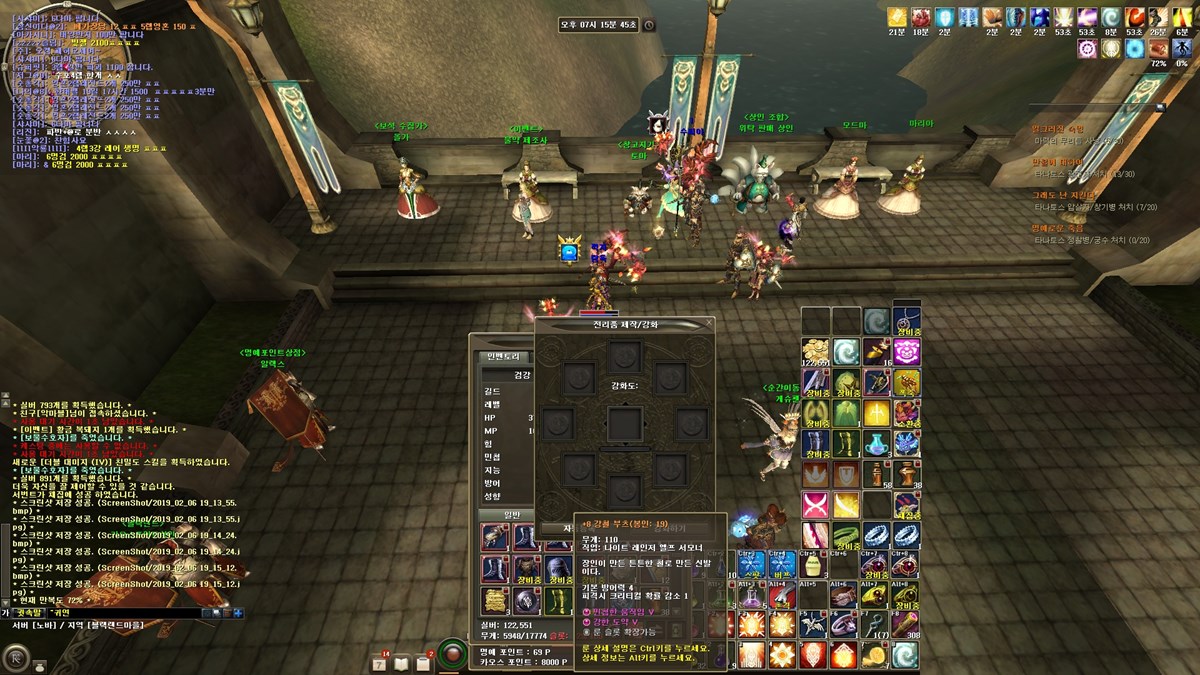Select the center slot of the enhancement circle
The height and width of the screenshot is (675, 1200).
(x=625, y=424)
